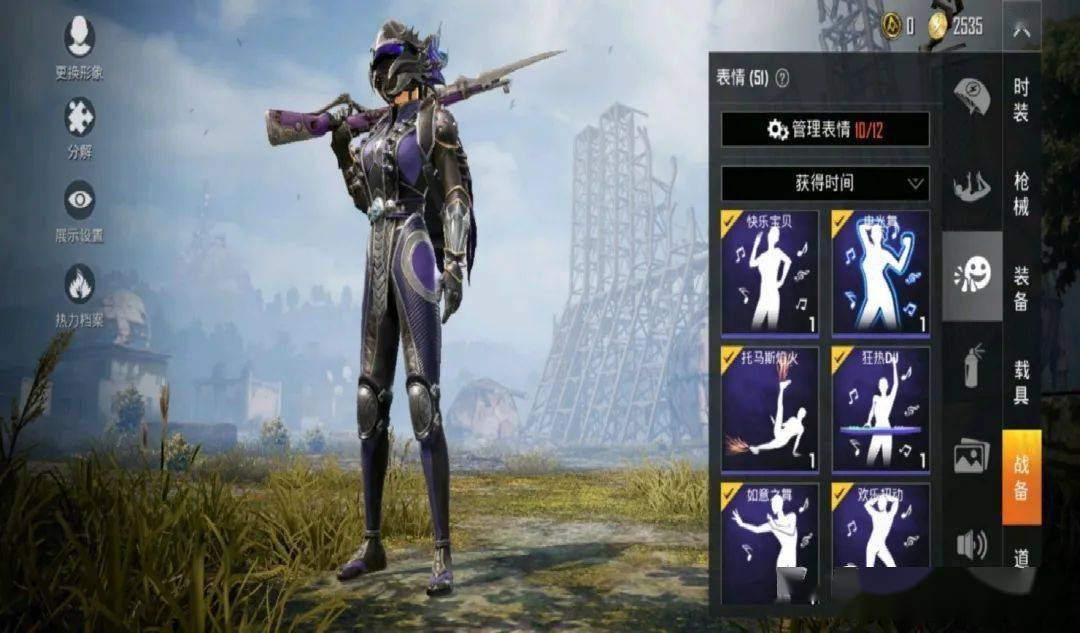This screenshot has width=1080, height=633.
Task: Click the 管理表情 manage emotes button
Action: 825,129
